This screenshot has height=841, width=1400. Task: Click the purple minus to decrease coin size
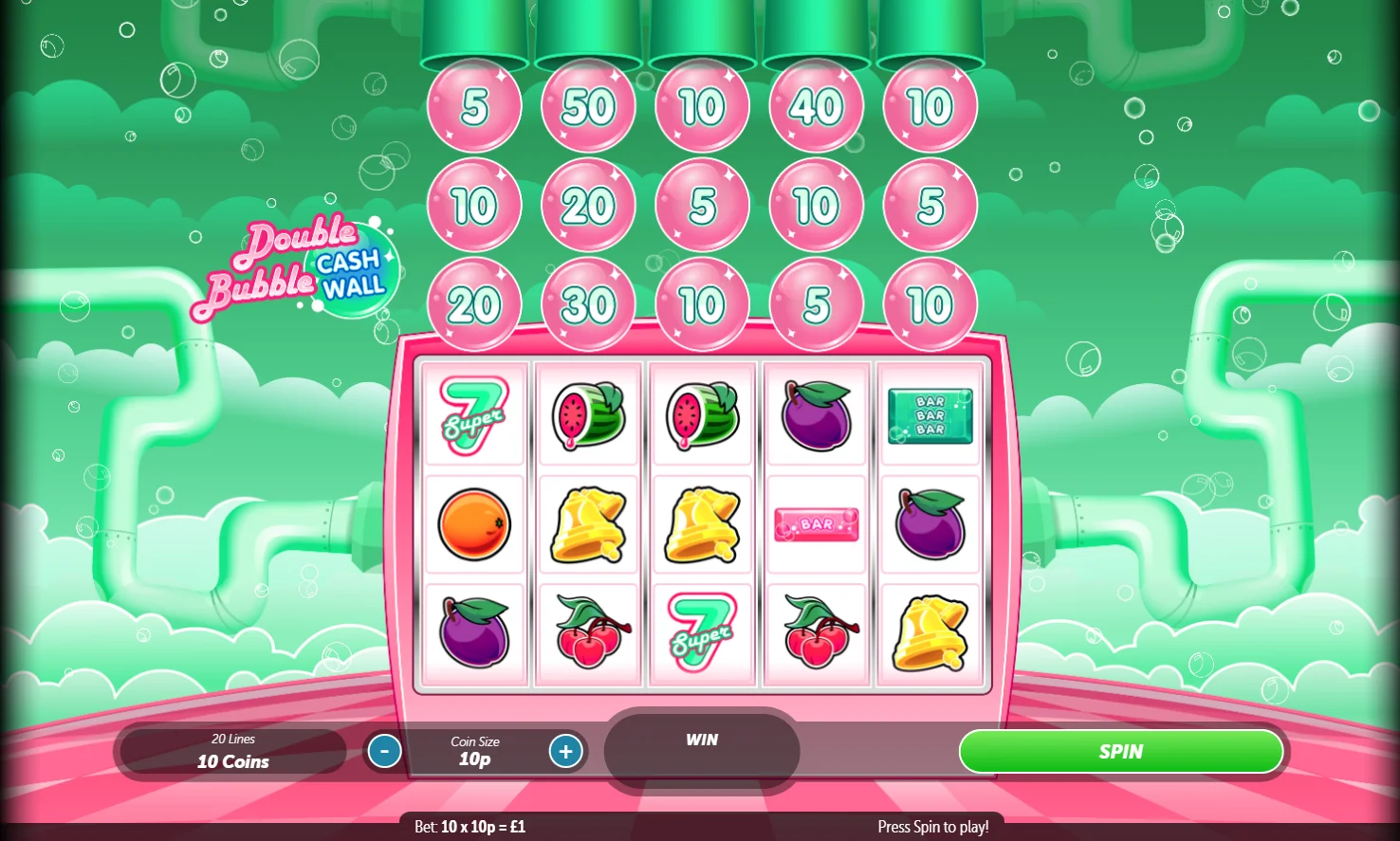pos(384,751)
